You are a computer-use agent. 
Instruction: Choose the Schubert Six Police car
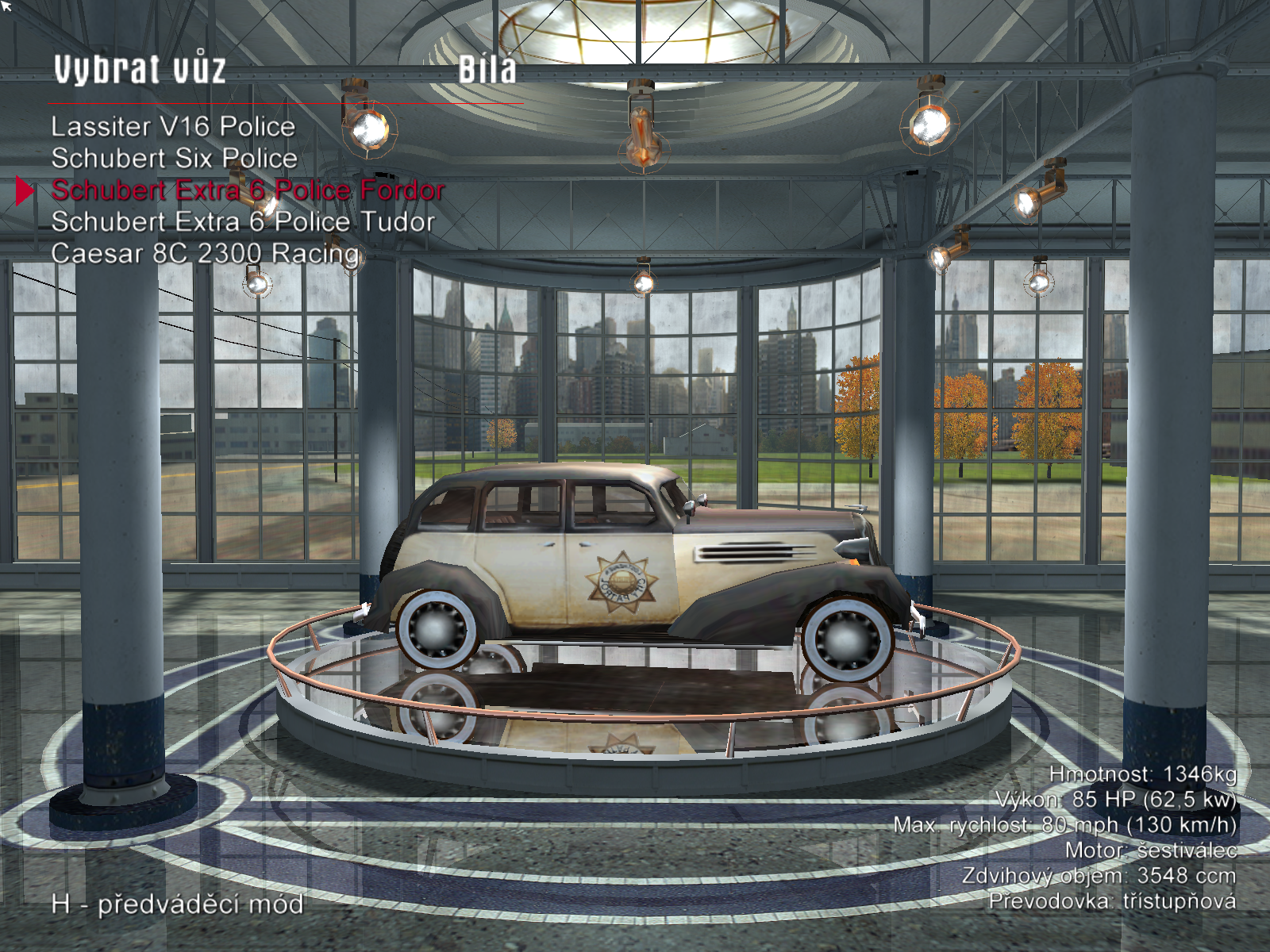point(175,159)
